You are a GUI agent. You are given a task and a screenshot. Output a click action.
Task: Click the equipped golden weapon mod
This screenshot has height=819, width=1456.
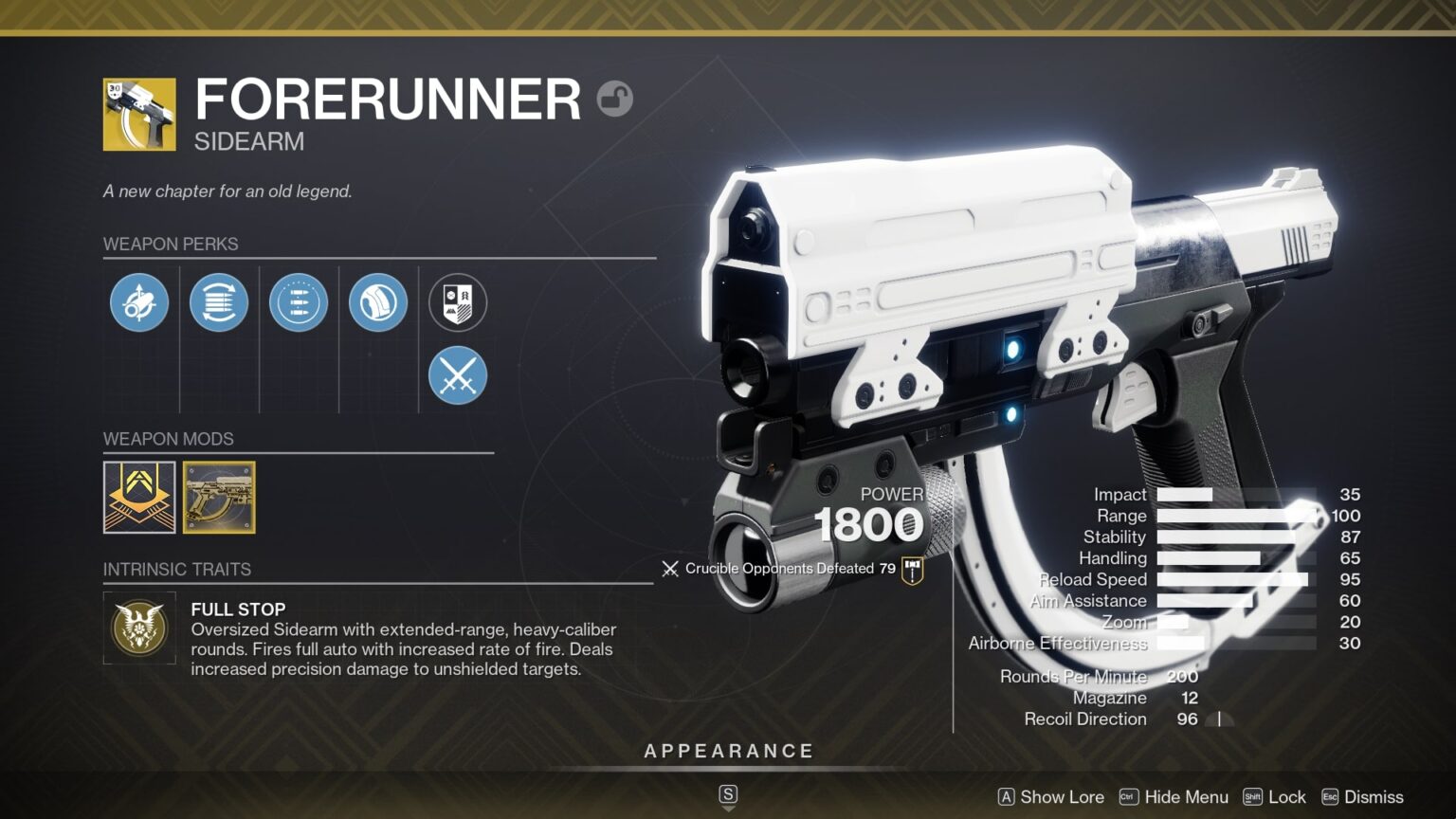[x=219, y=498]
